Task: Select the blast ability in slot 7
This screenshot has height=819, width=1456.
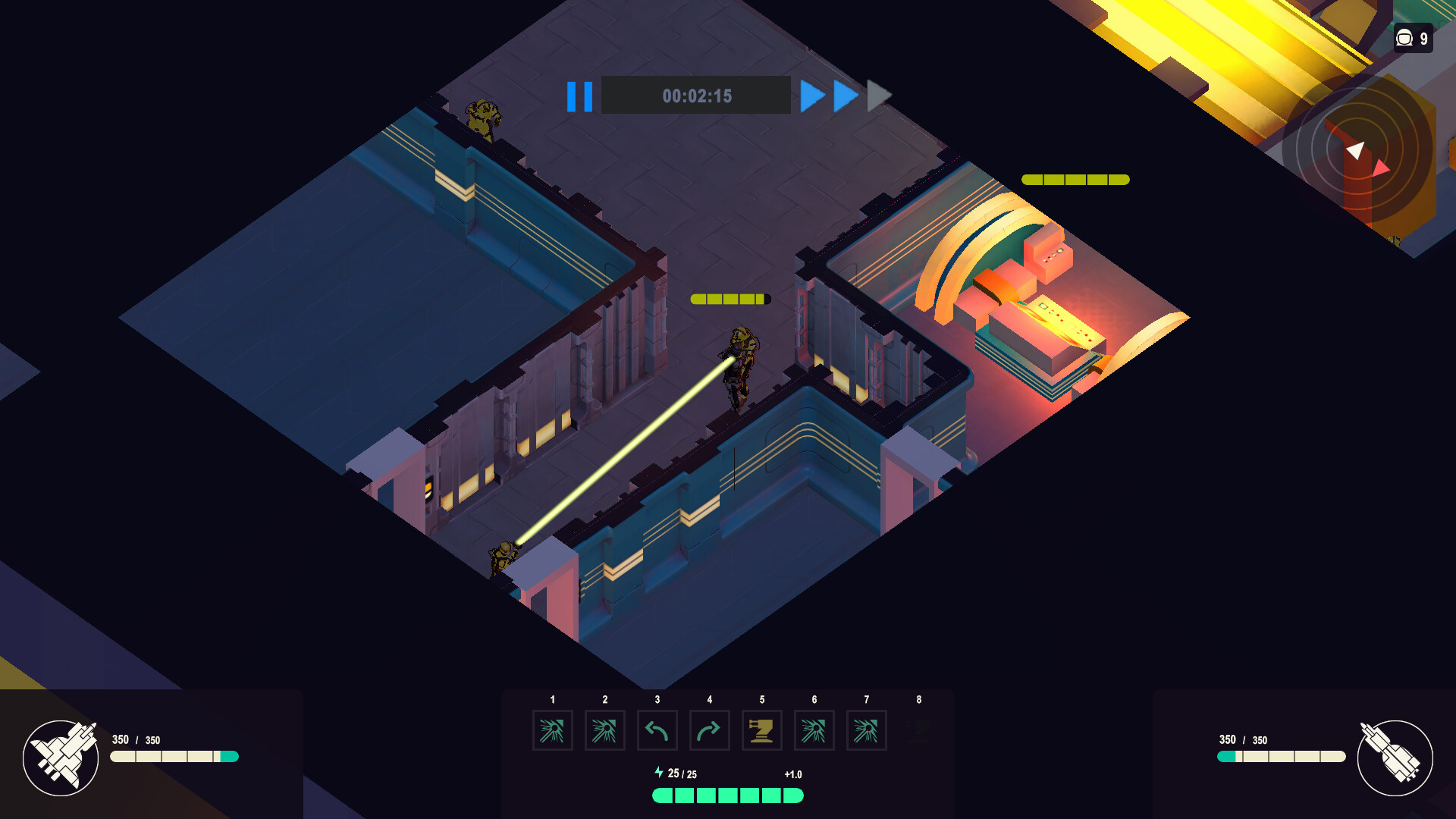Action: pos(866,730)
